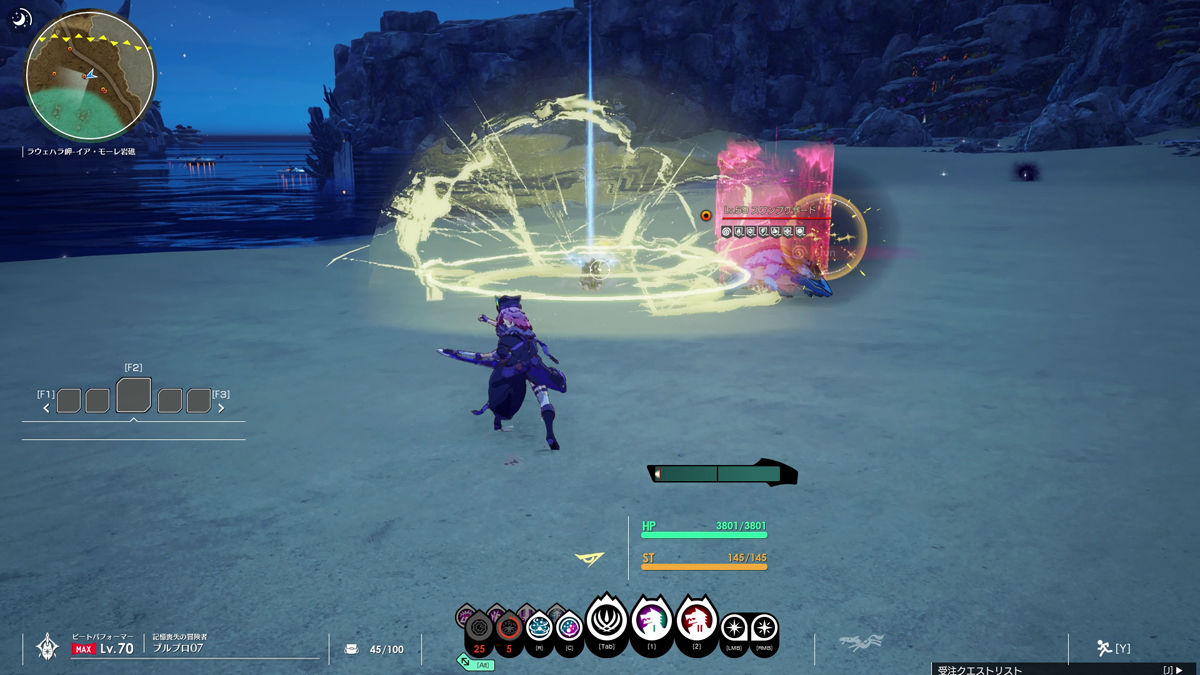Select the blue mushroom-cloud skill icon
This screenshot has height=675, width=1200.
point(539,628)
